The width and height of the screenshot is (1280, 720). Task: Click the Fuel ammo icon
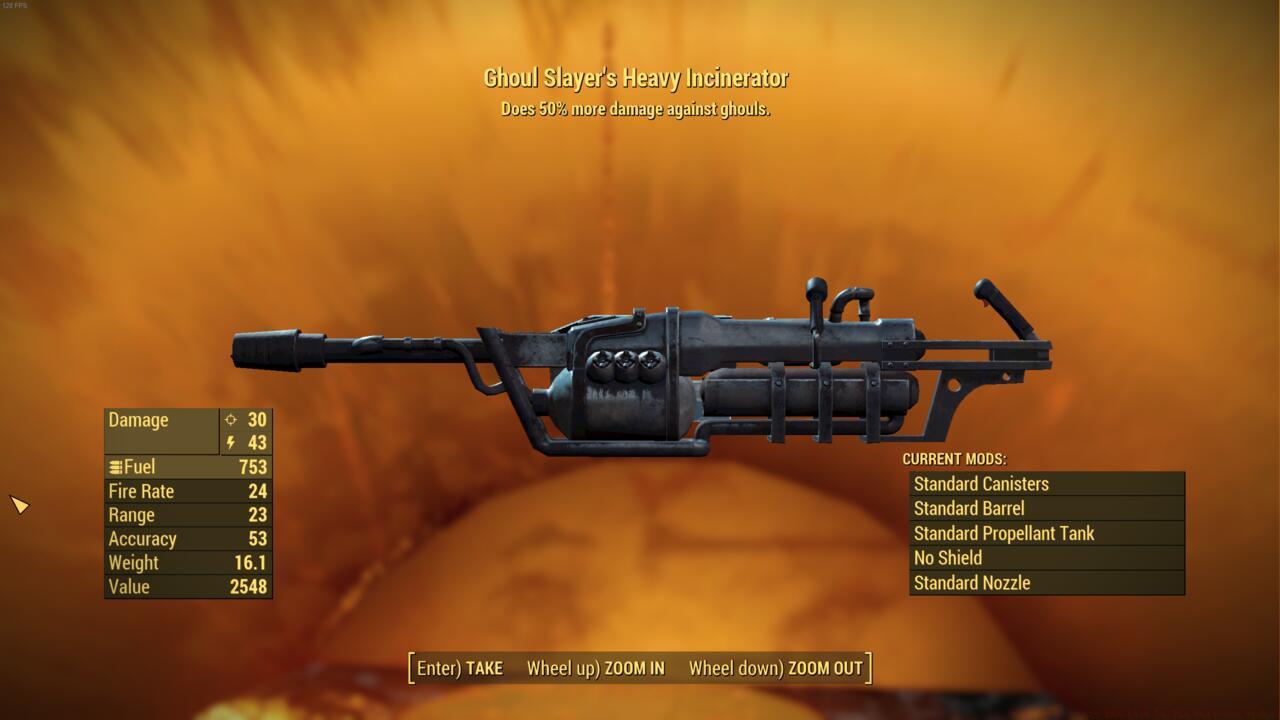tap(115, 467)
